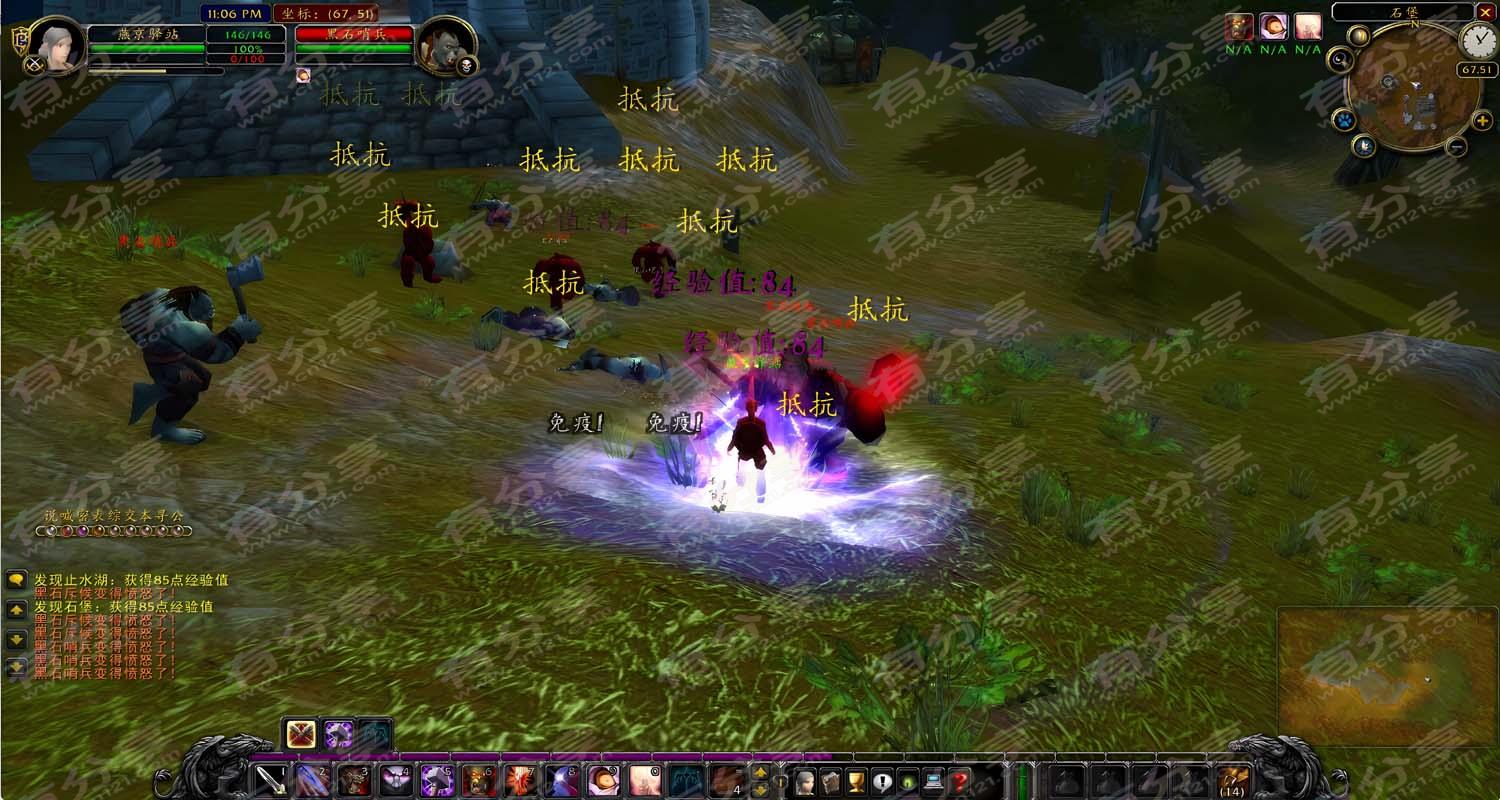This screenshot has width=1500, height=800.
Task: Activate the ability in action slot 3
Action: (x=354, y=780)
